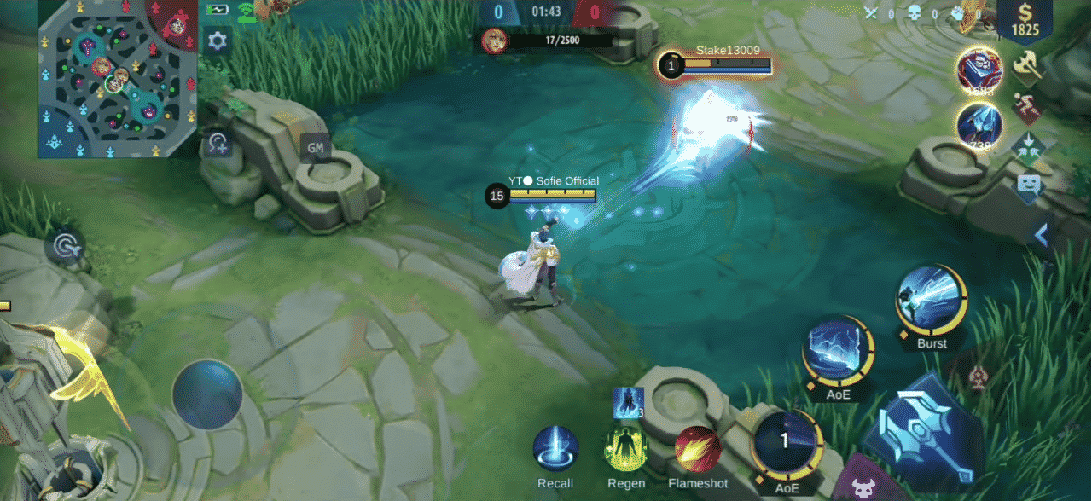Open the settings gear menu

[217, 41]
